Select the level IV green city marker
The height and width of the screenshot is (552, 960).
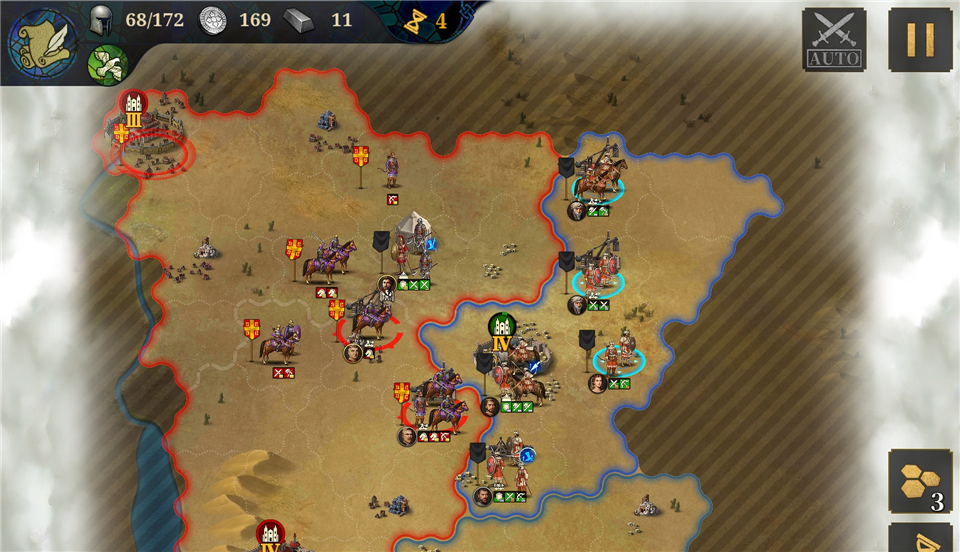click(x=502, y=333)
